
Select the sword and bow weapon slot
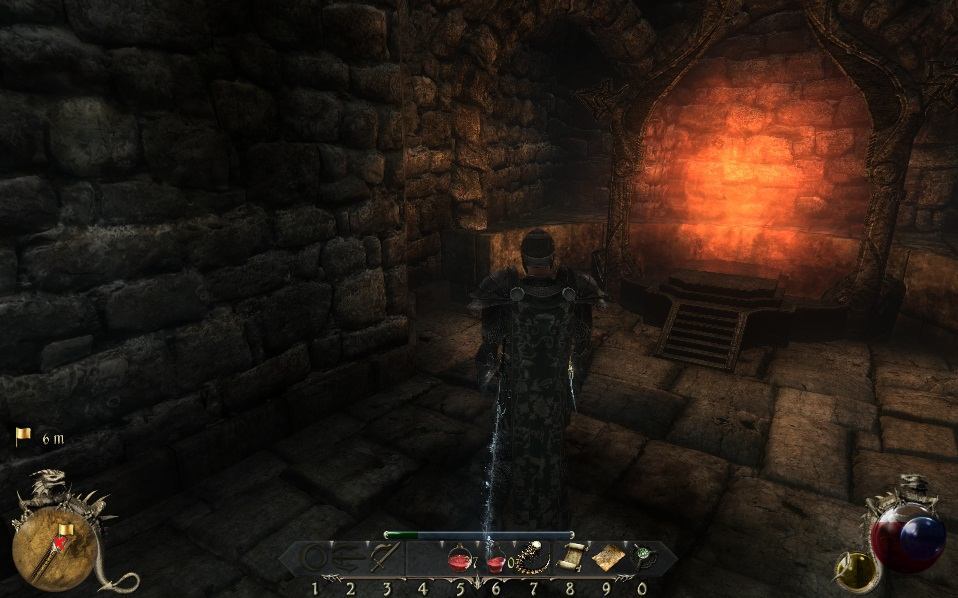coord(384,558)
